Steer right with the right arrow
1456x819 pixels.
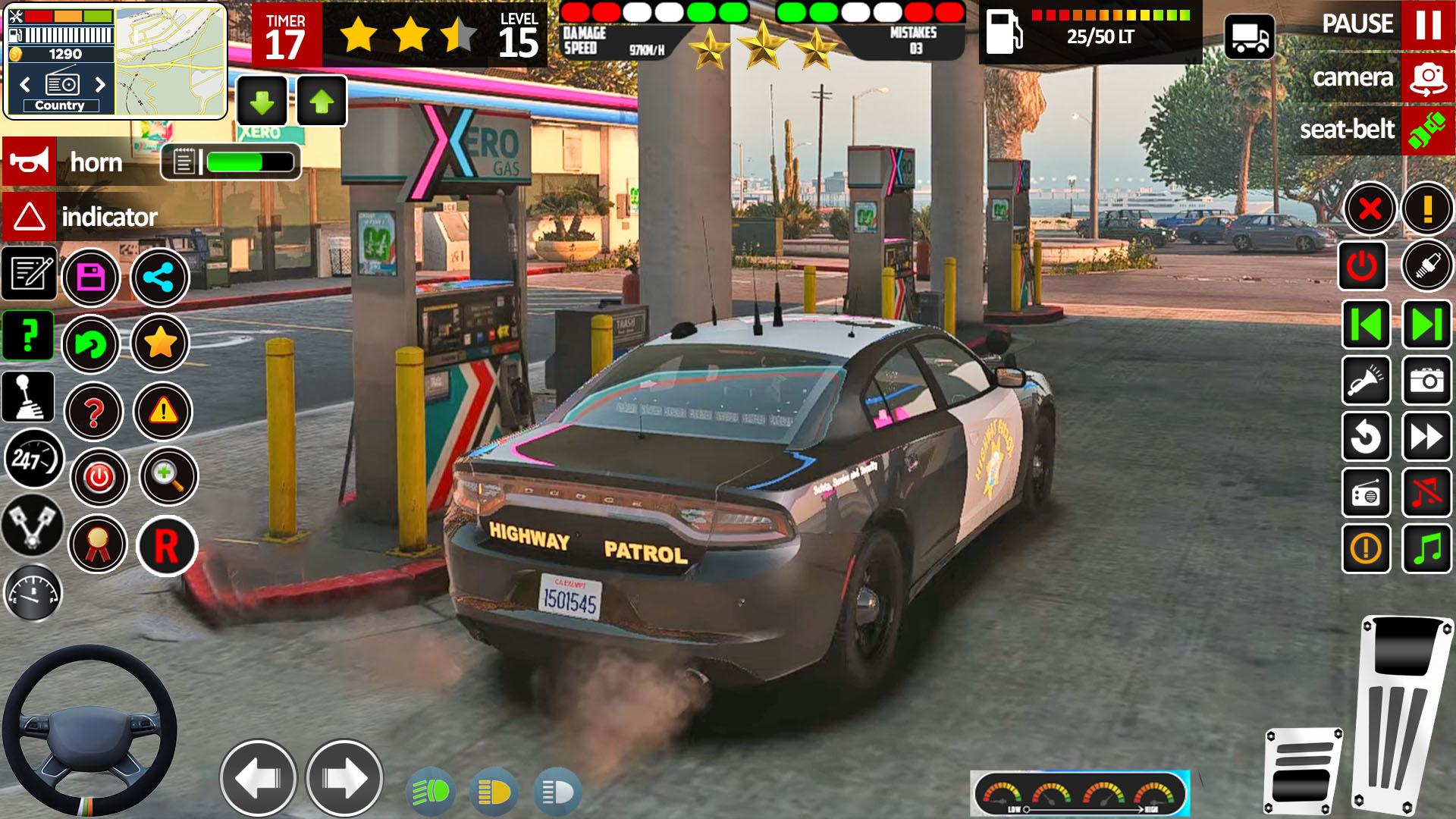point(344,778)
